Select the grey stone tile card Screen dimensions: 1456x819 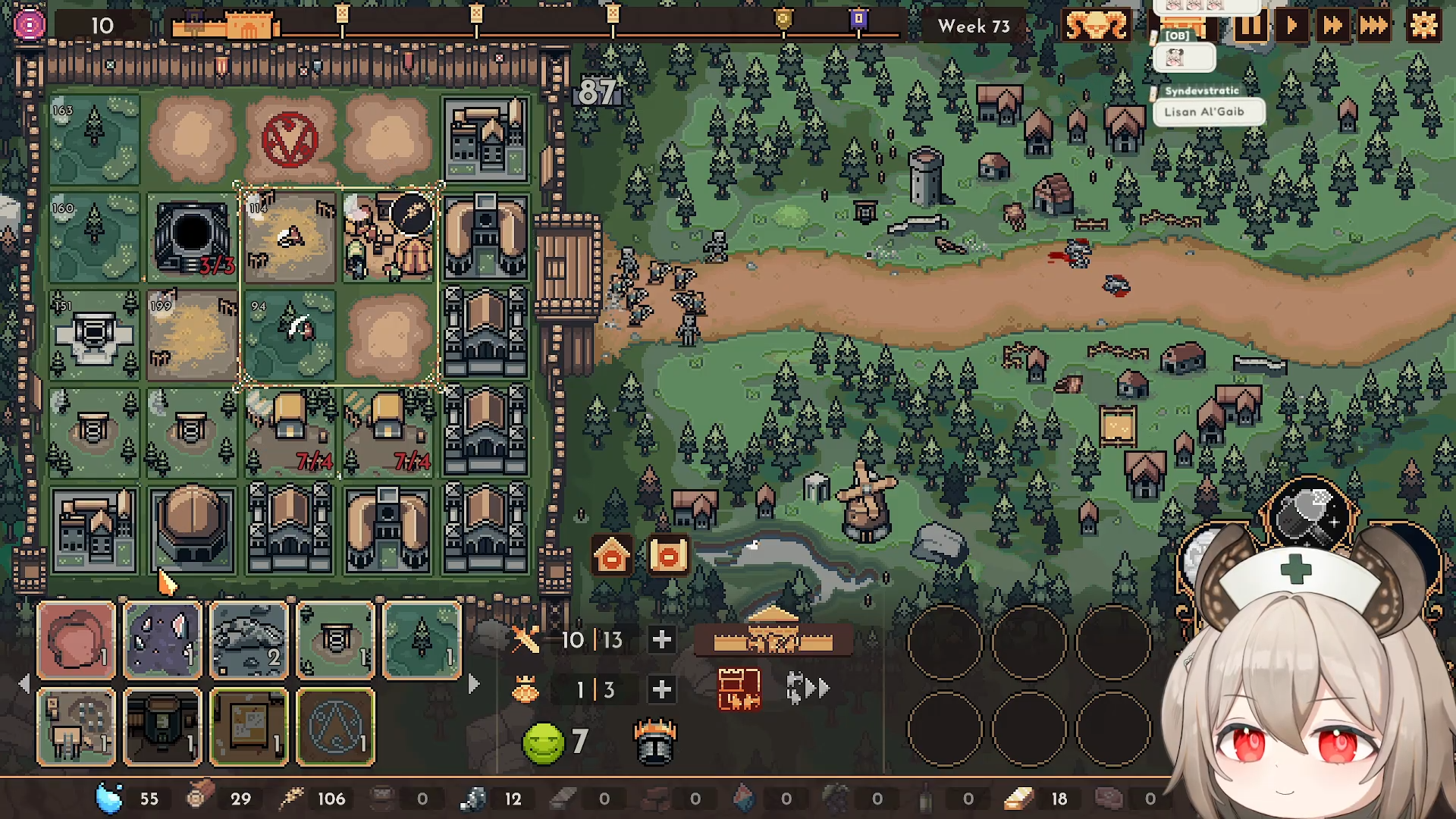[249, 639]
